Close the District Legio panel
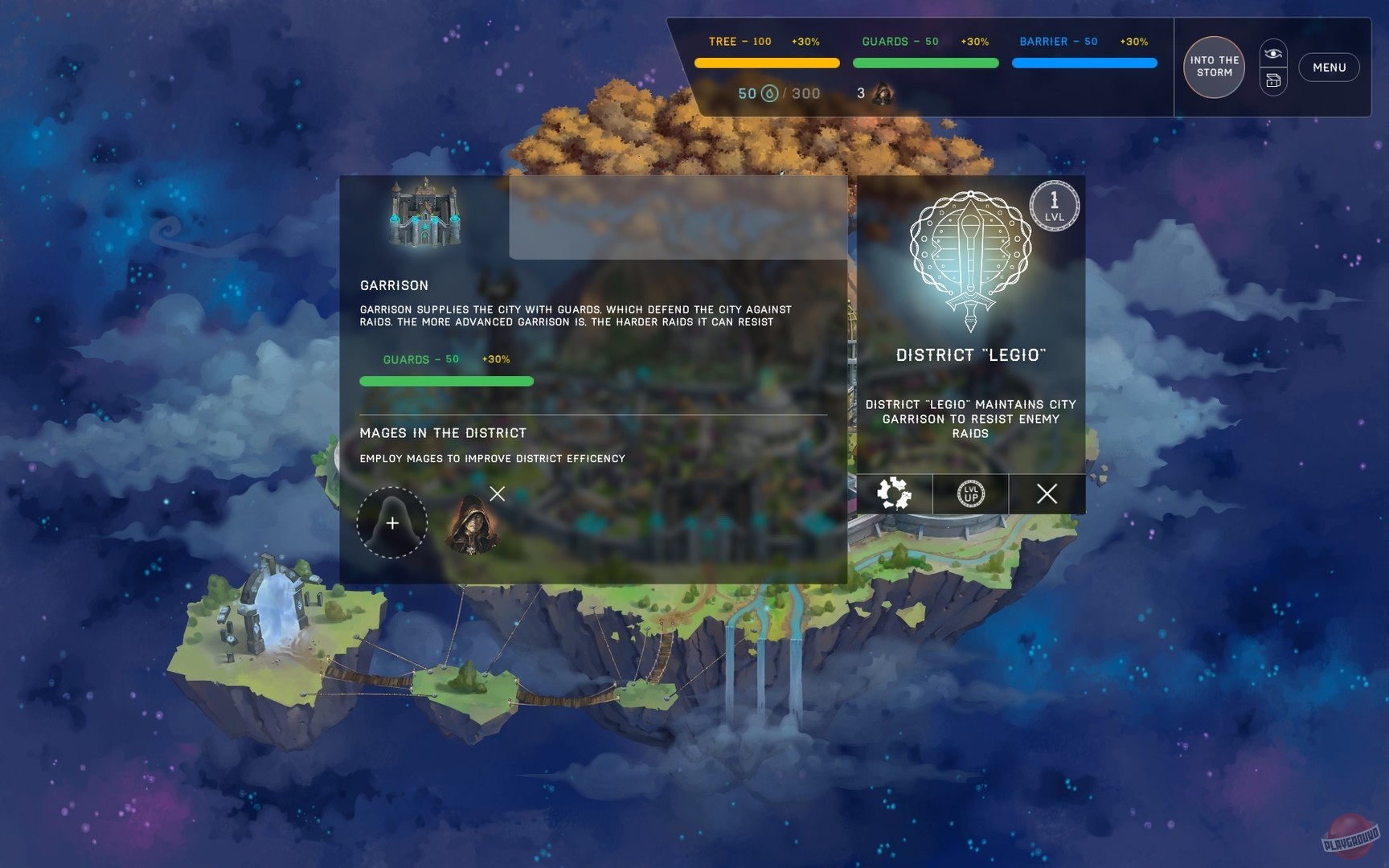 [x=1046, y=494]
